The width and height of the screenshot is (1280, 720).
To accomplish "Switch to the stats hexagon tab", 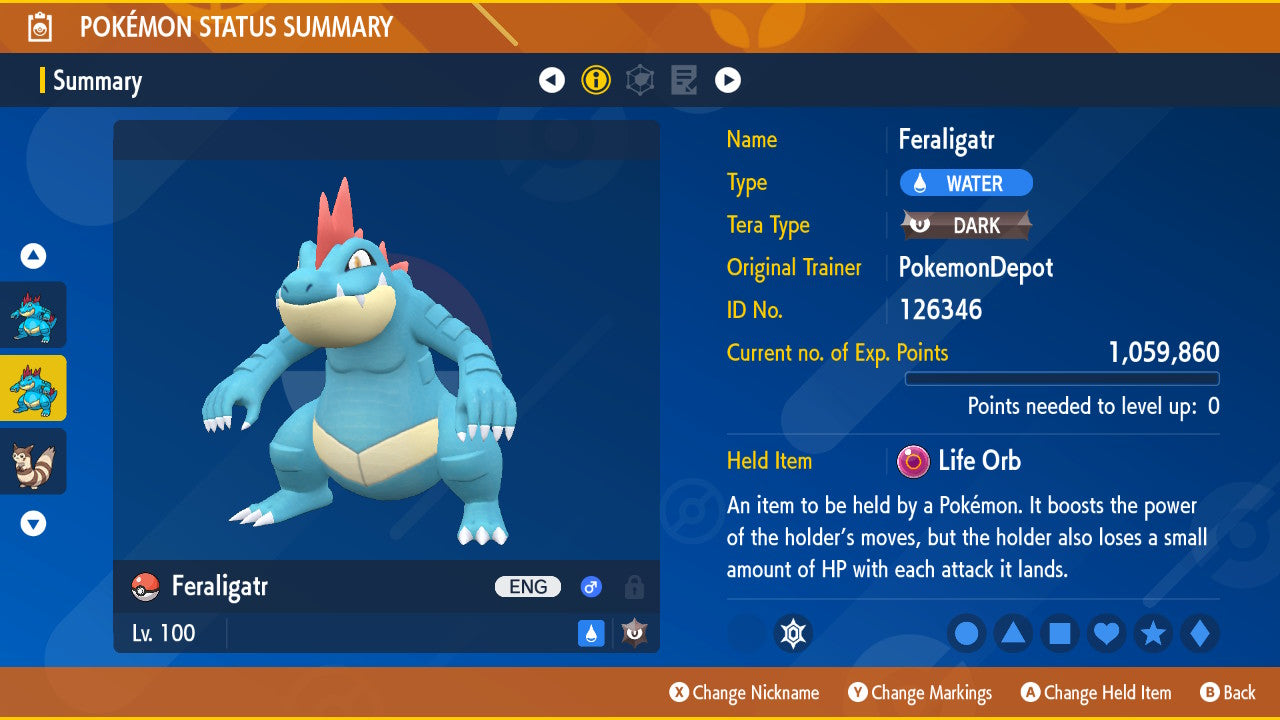I will [640, 80].
